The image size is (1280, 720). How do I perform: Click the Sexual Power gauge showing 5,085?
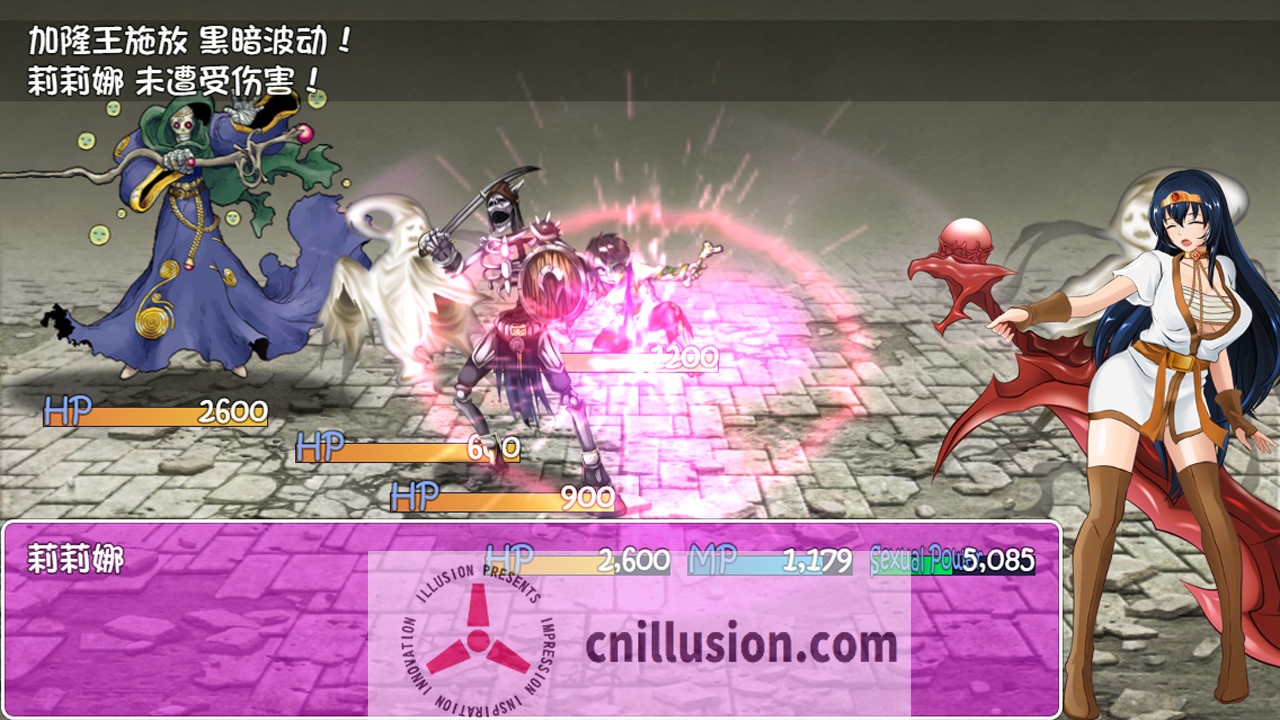(950, 561)
